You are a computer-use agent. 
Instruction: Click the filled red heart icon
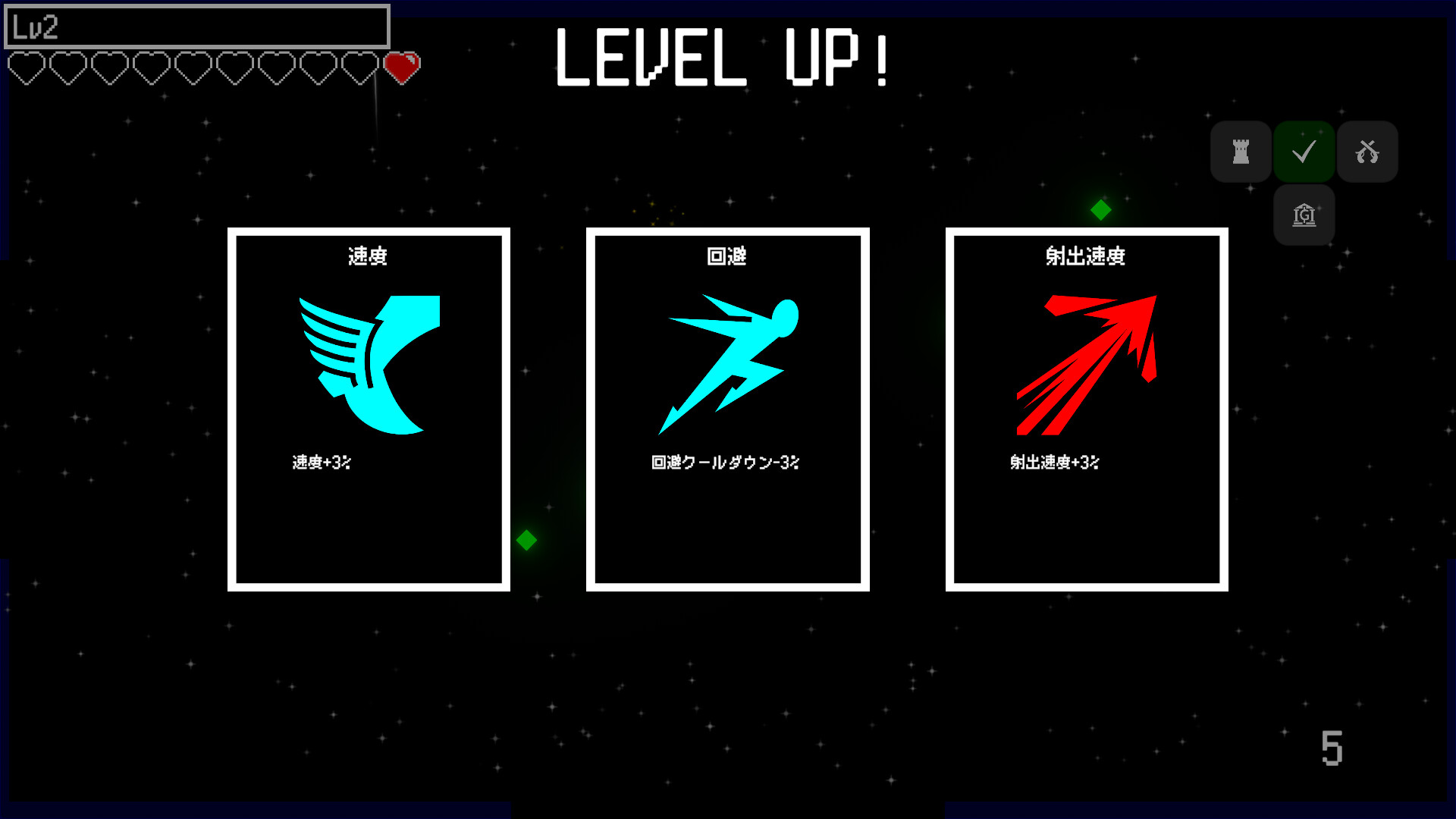(x=402, y=67)
